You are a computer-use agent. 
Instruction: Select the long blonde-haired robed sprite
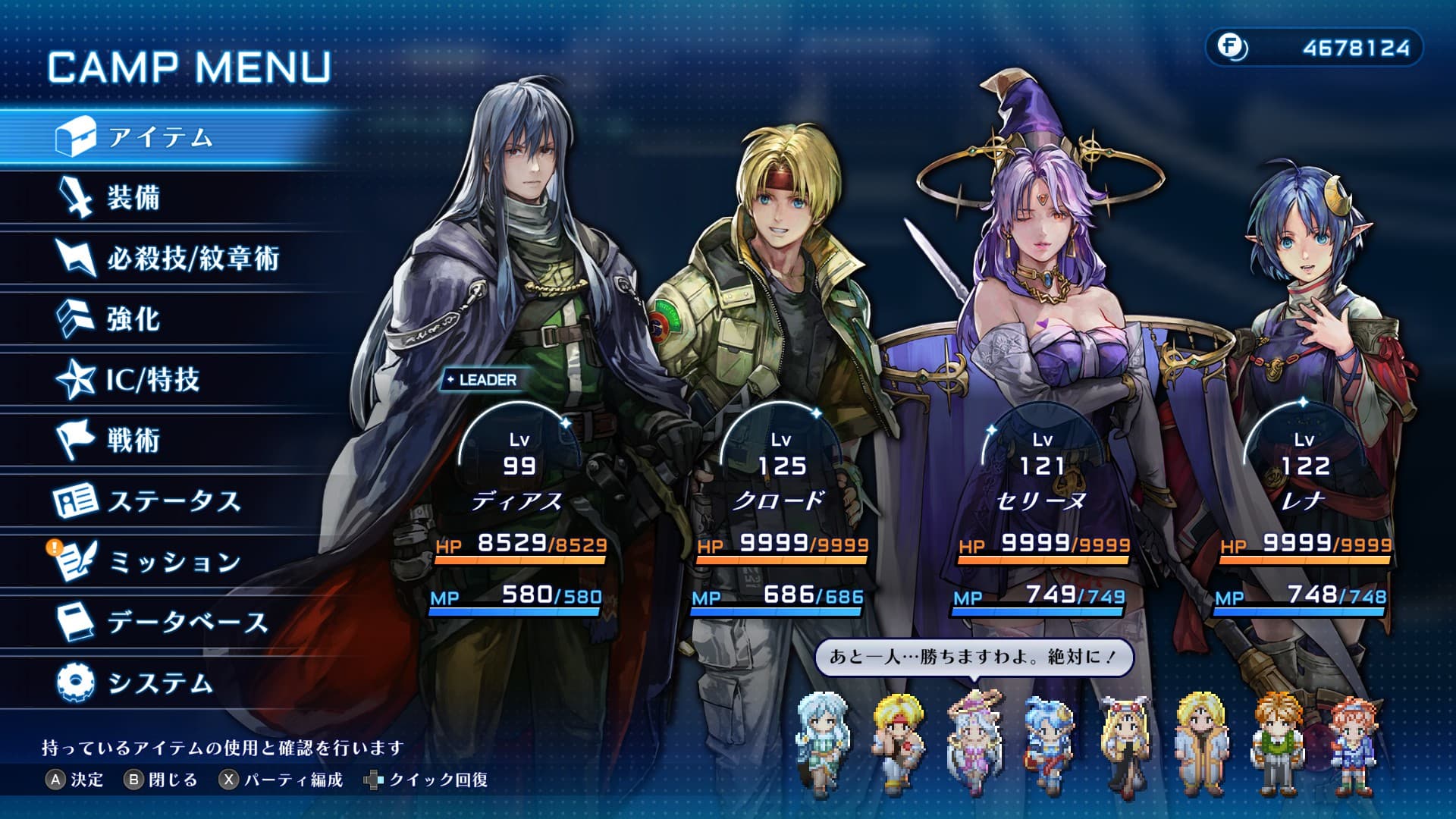pyautogui.click(x=1202, y=744)
